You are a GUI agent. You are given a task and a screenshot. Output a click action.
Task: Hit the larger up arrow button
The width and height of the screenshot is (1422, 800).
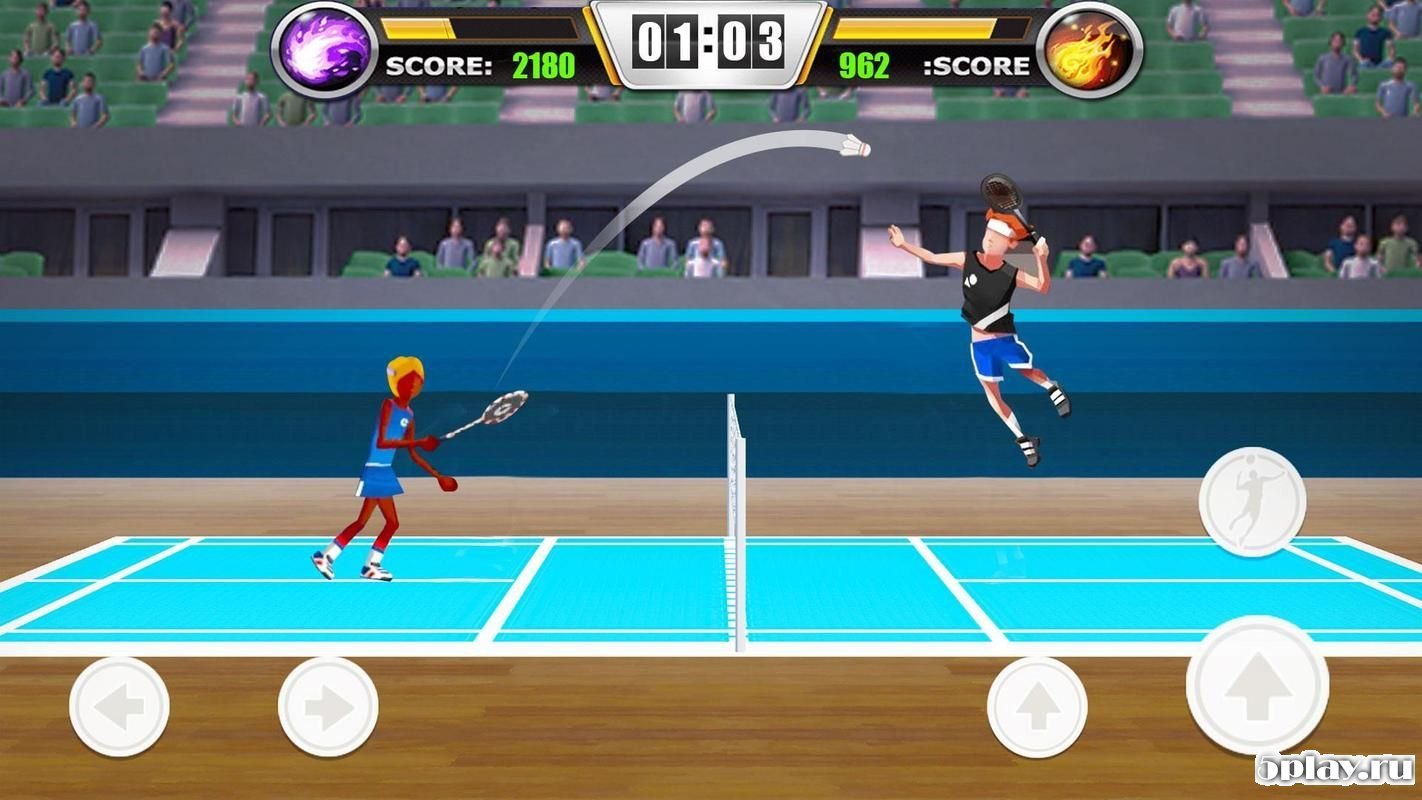[x=1257, y=686]
